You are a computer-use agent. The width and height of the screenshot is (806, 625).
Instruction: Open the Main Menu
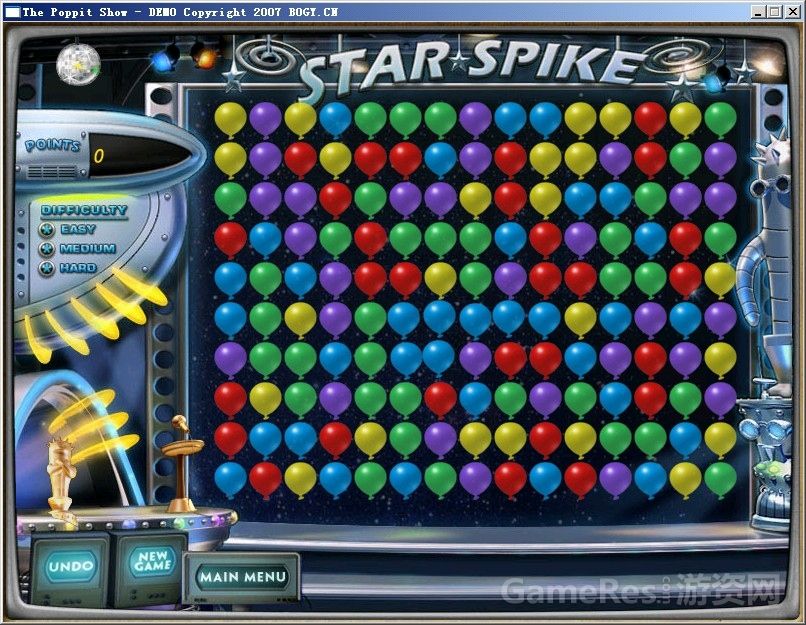[x=242, y=577]
